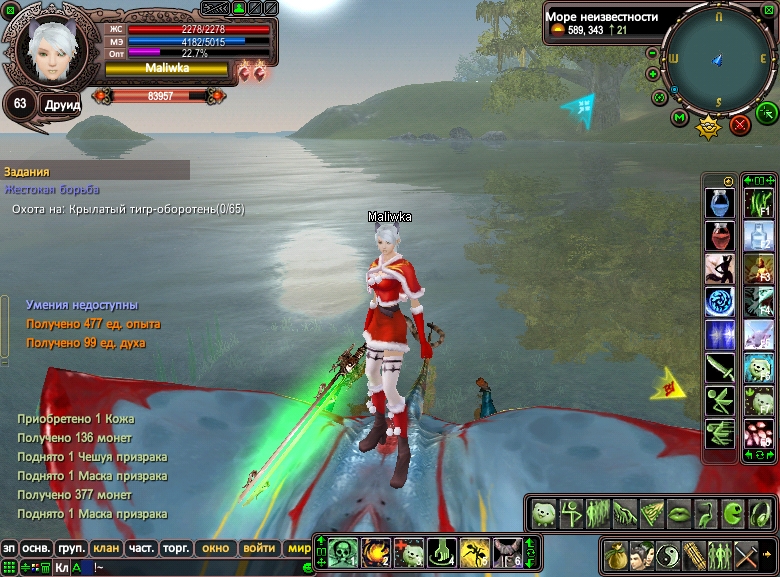This screenshot has height=577, width=780.
Task: Select the торг. chat tab
Action: pyautogui.click(x=177, y=548)
